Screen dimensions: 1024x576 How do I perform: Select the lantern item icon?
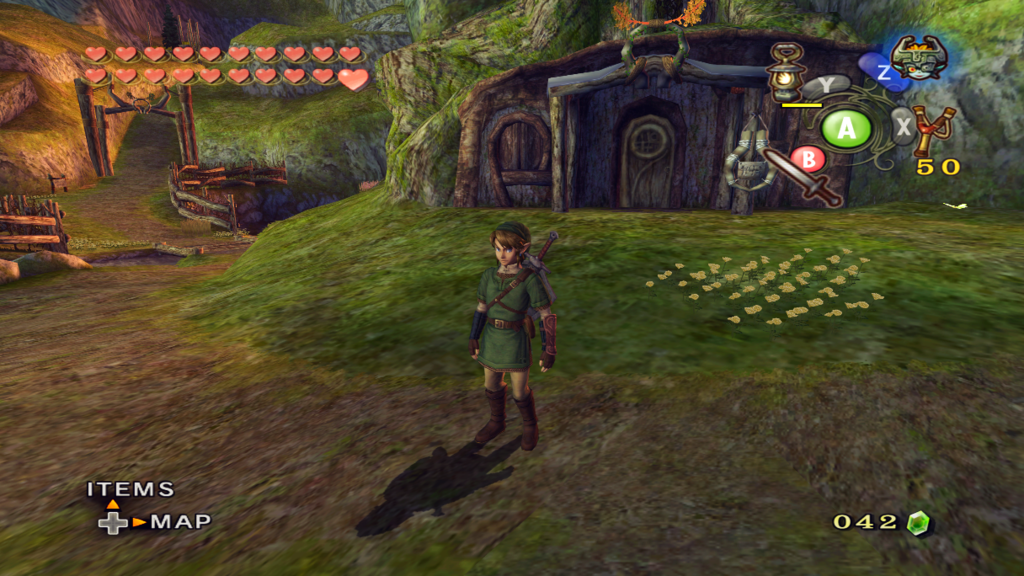click(786, 70)
